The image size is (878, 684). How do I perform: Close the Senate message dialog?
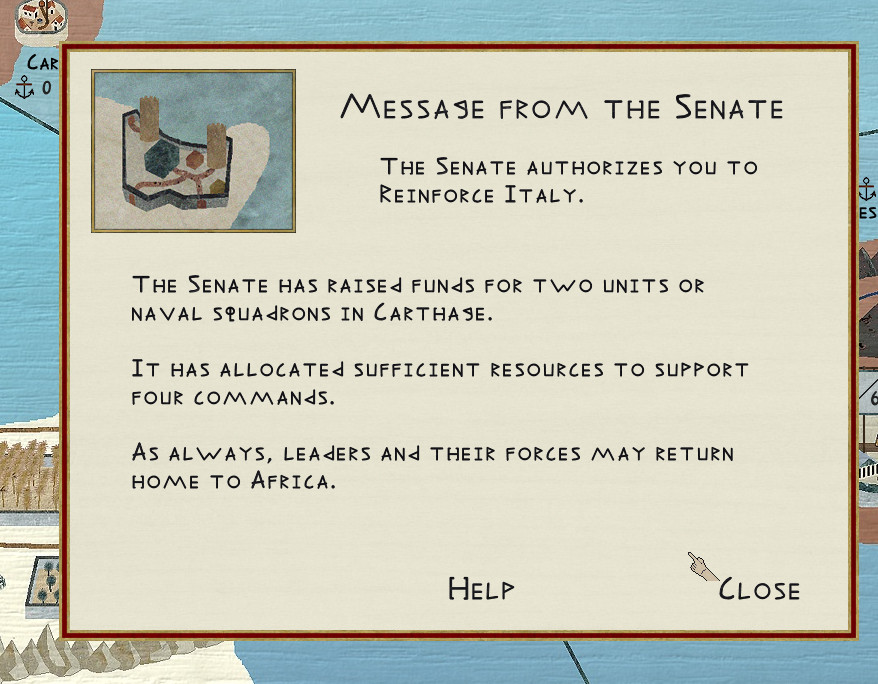[x=759, y=590]
